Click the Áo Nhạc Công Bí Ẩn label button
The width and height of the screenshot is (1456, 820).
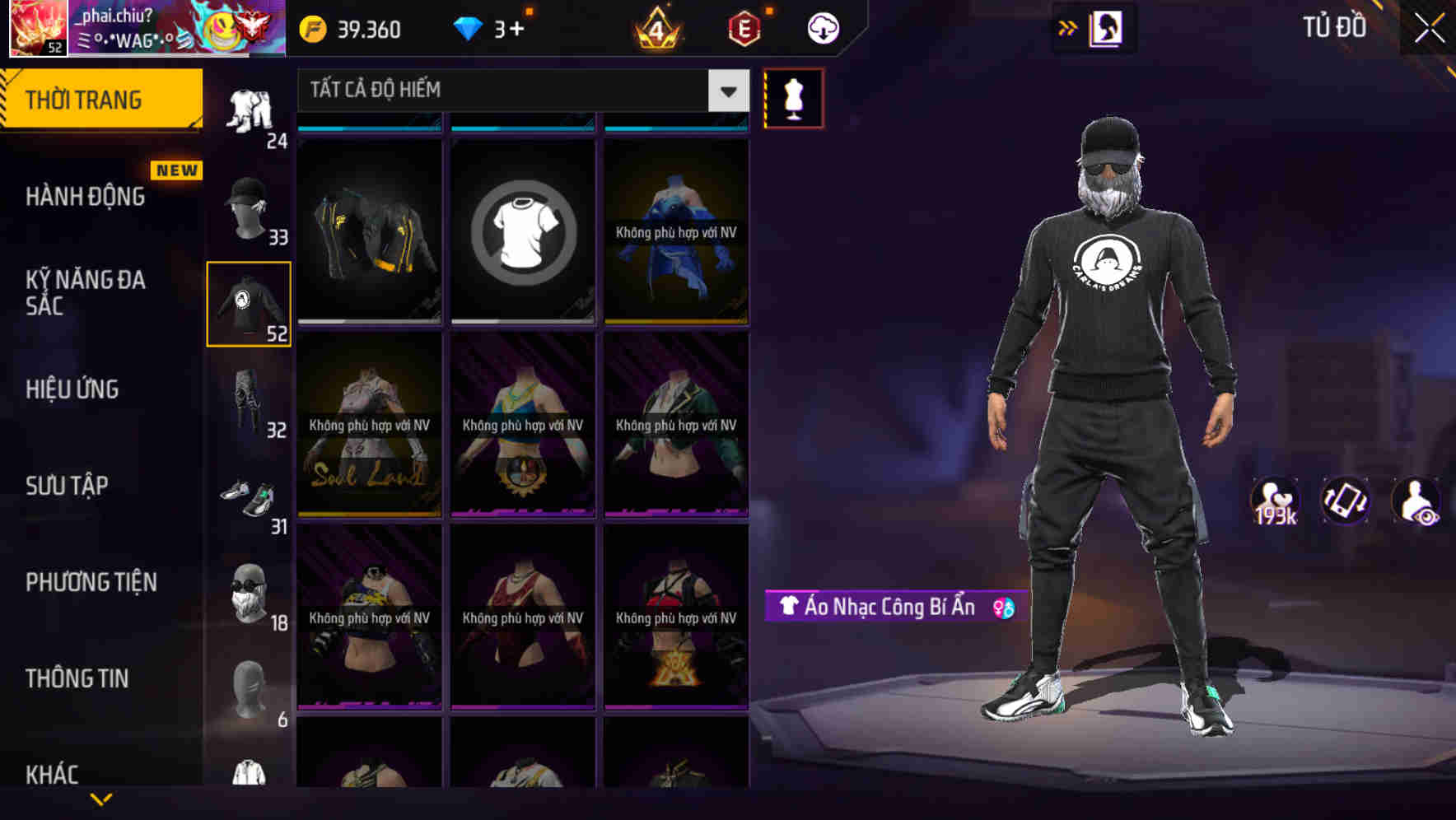click(x=881, y=608)
